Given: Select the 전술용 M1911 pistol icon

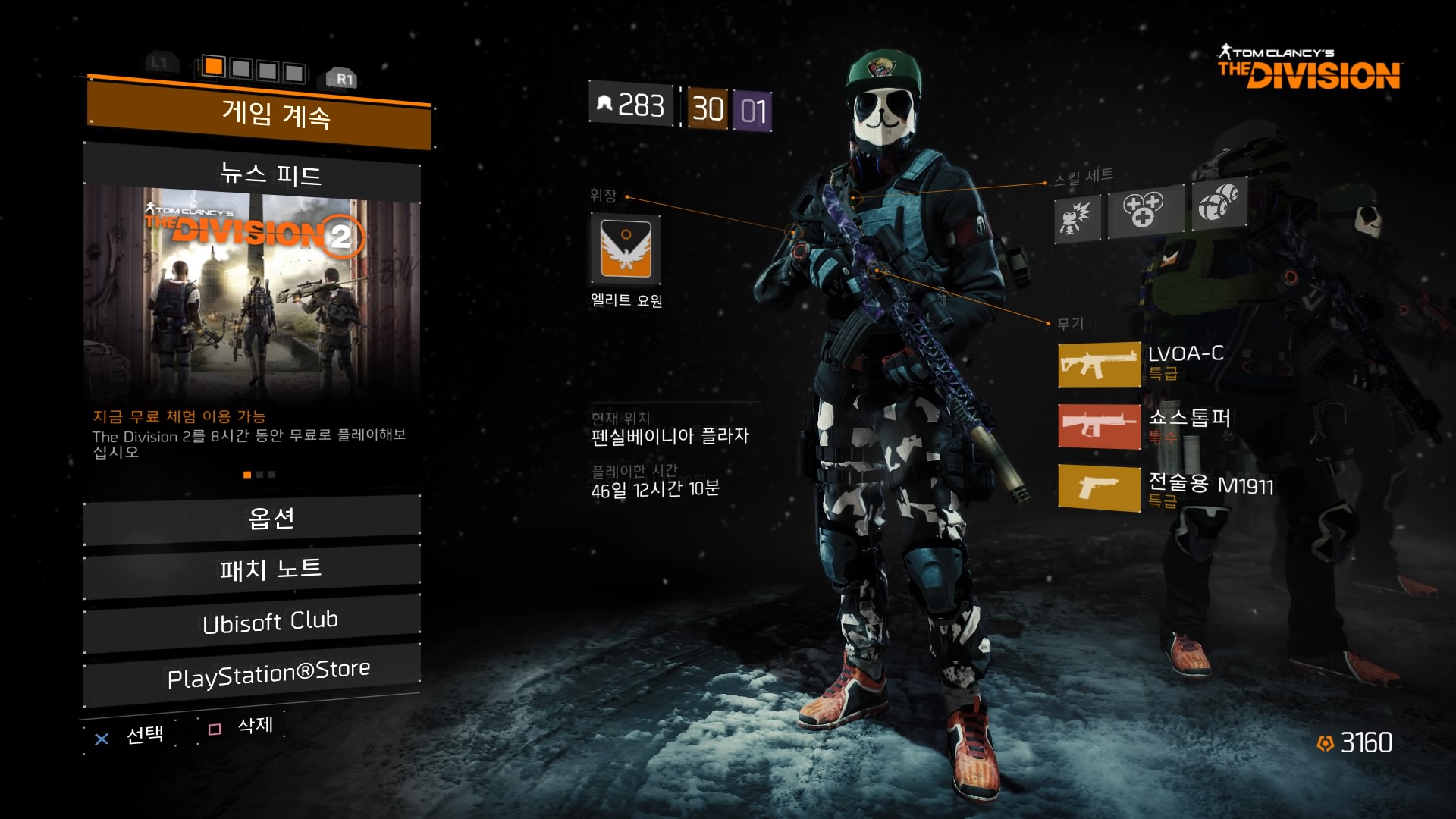Looking at the screenshot, I should 1099,488.
